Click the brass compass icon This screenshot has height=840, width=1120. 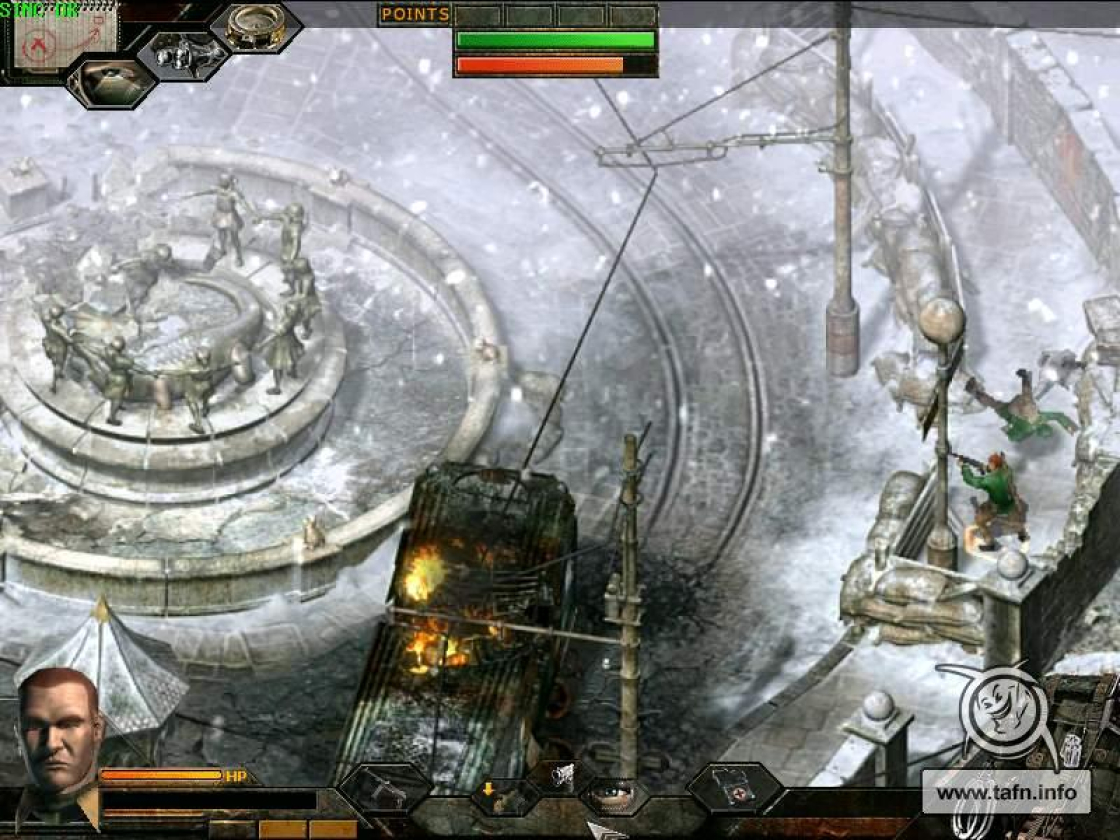click(255, 25)
